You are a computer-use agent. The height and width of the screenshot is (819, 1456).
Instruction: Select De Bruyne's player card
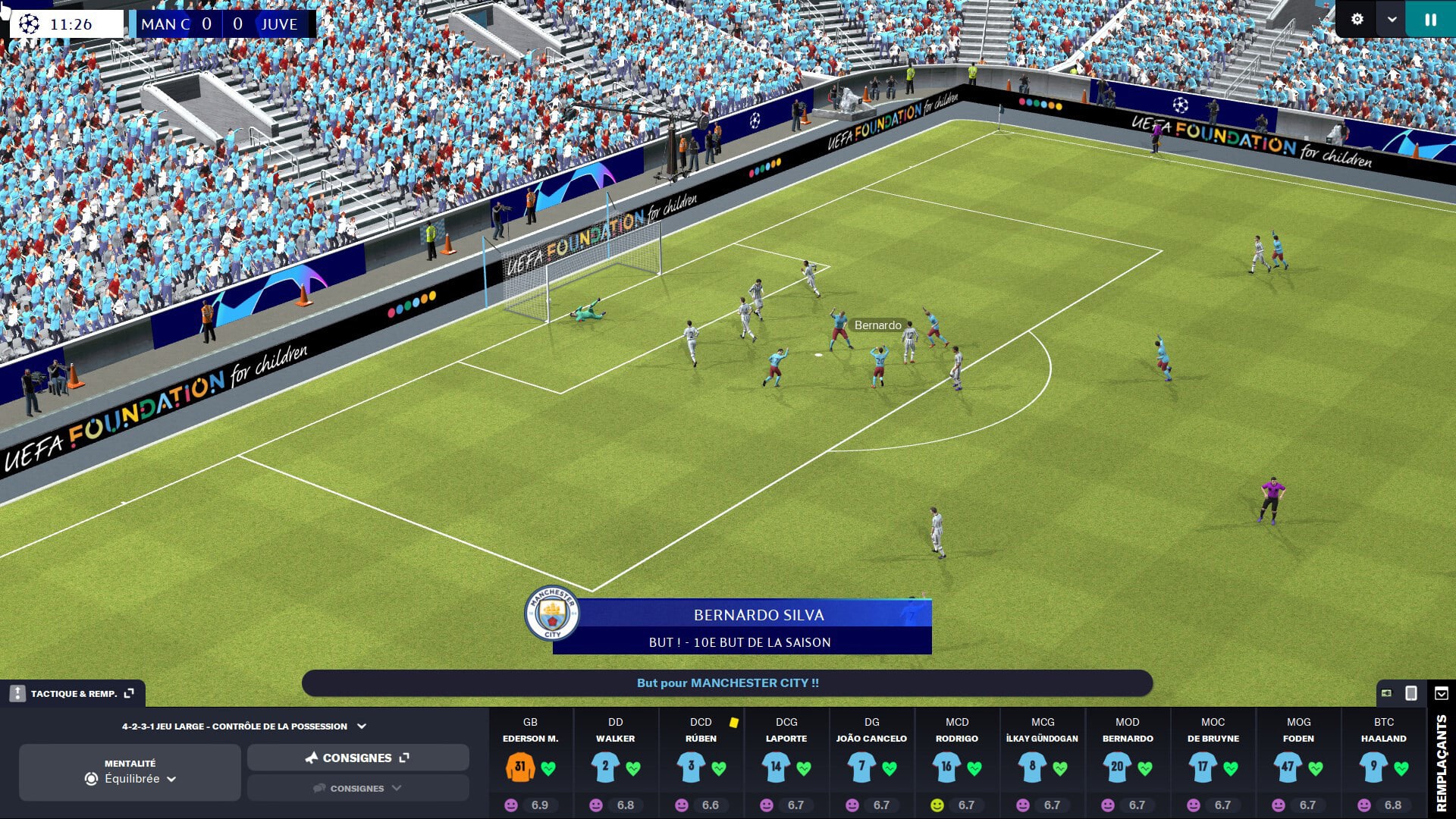pos(1213,764)
